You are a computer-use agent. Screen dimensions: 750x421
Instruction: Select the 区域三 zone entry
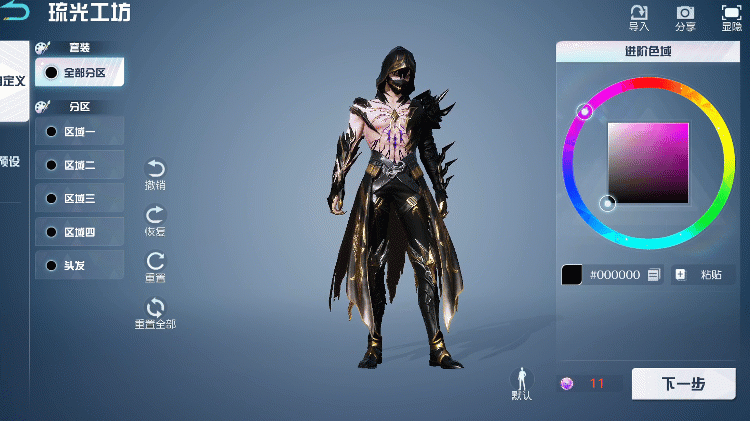pos(80,199)
